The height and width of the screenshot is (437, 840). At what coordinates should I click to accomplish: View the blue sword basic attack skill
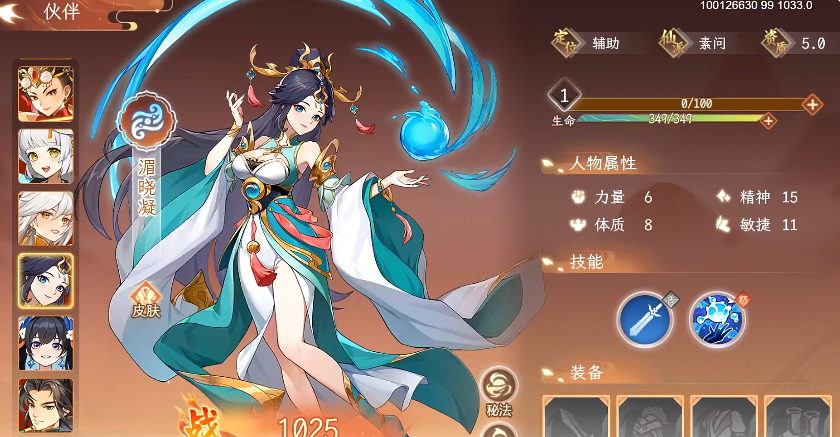[x=644, y=318]
